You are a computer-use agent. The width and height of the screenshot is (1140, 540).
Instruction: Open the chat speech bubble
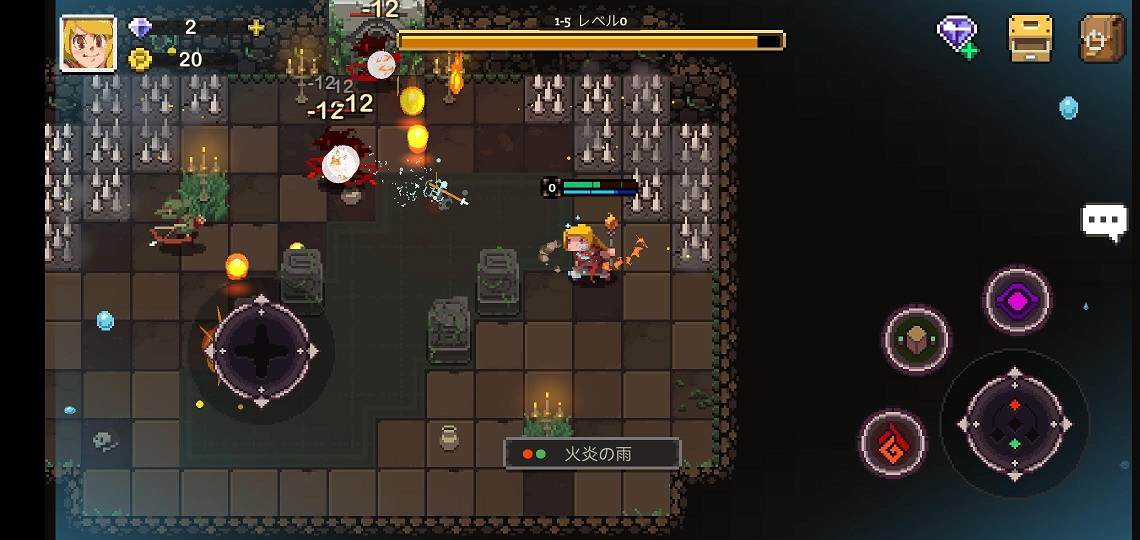pos(1104,222)
